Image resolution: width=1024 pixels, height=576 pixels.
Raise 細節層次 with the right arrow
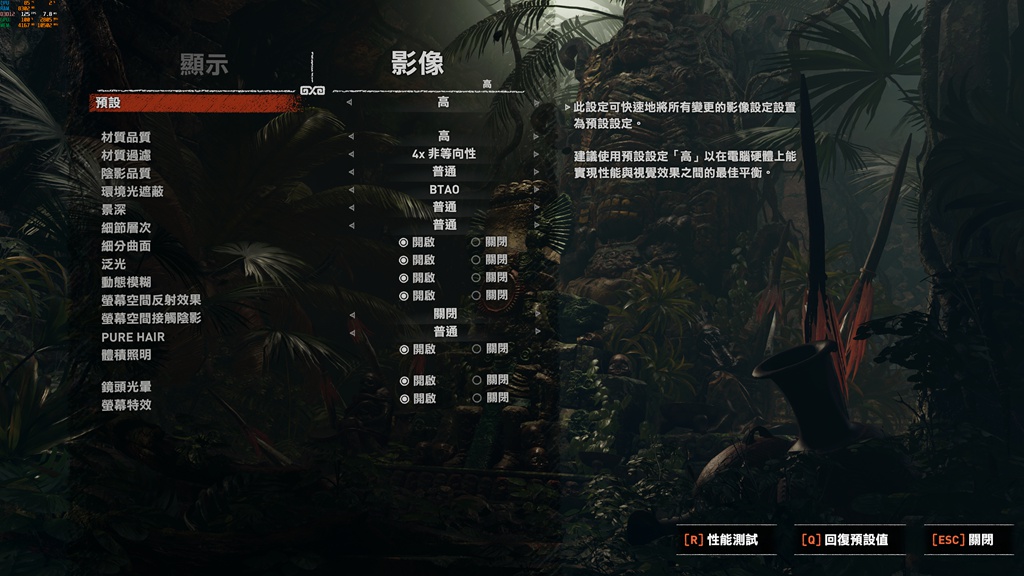tap(537, 225)
